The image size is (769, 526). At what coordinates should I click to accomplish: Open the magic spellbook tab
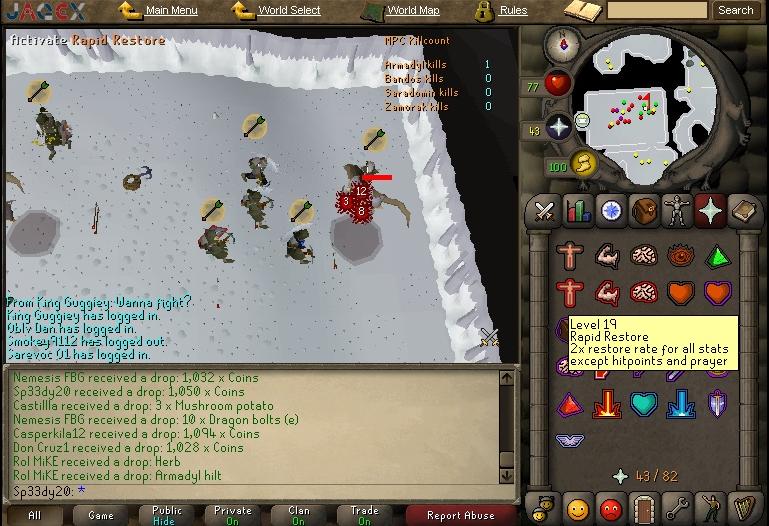743,211
